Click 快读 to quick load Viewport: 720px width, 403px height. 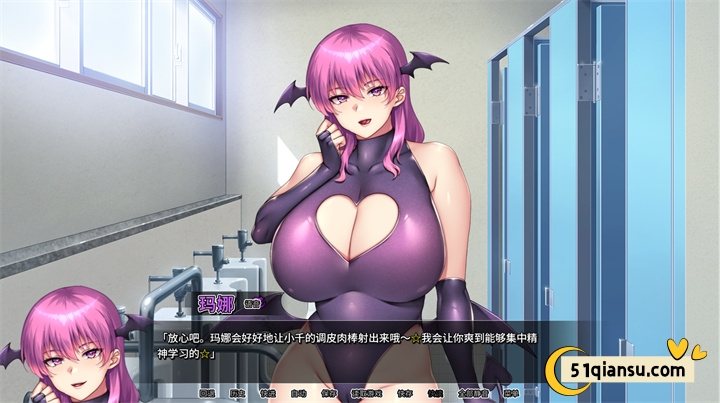coord(434,394)
